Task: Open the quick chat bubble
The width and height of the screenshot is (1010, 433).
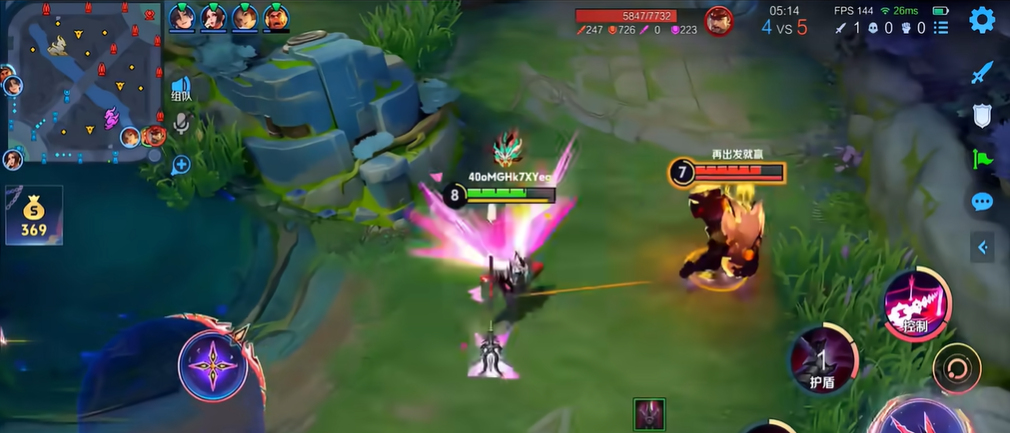Action: pos(982,202)
